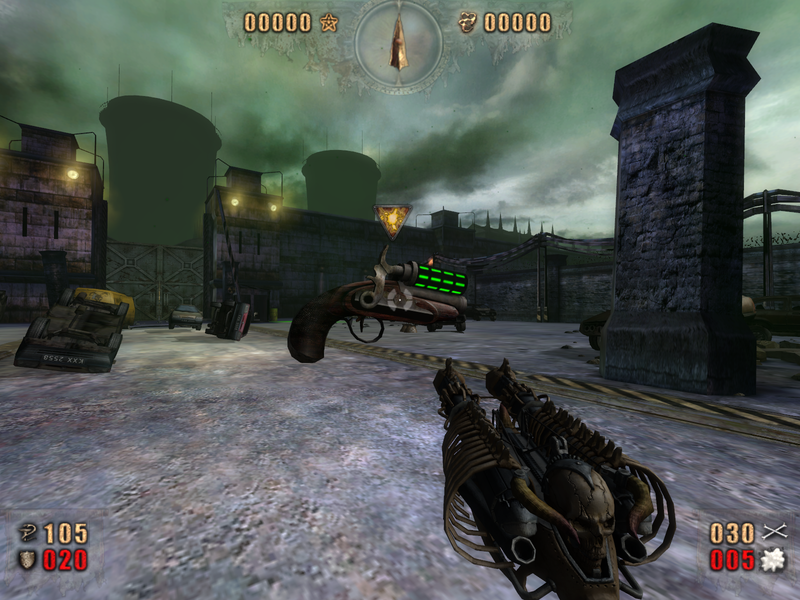Select the star icon beside the left counter
Viewport: 800px width, 600px height.
[329, 22]
